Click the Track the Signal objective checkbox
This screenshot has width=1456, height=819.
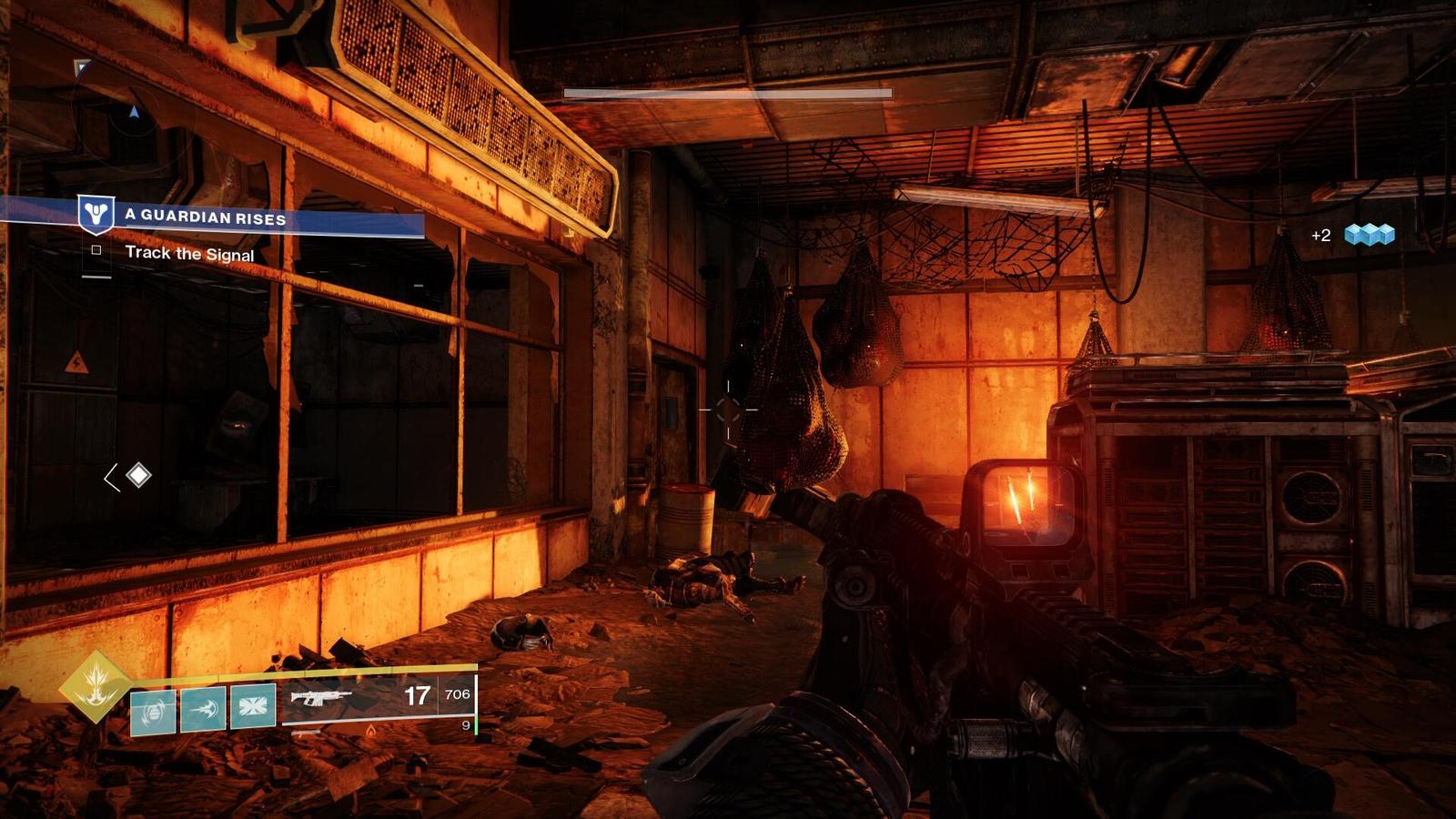(x=96, y=250)
